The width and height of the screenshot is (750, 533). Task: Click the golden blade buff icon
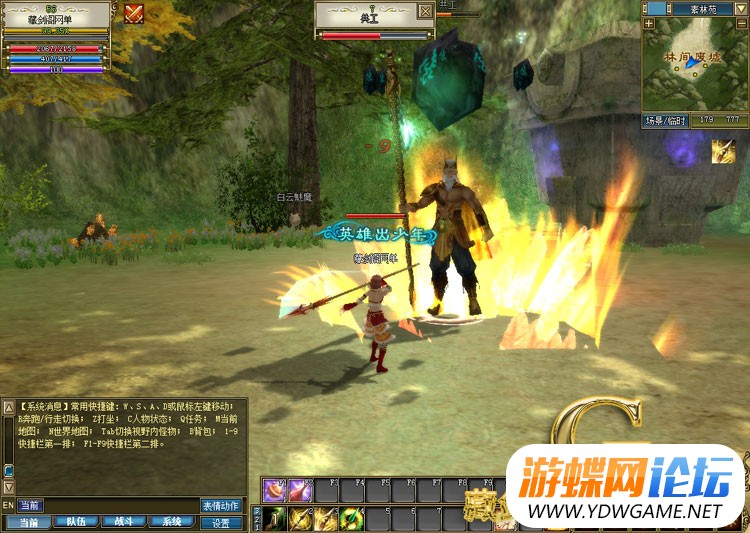click(x=723, y=152)
